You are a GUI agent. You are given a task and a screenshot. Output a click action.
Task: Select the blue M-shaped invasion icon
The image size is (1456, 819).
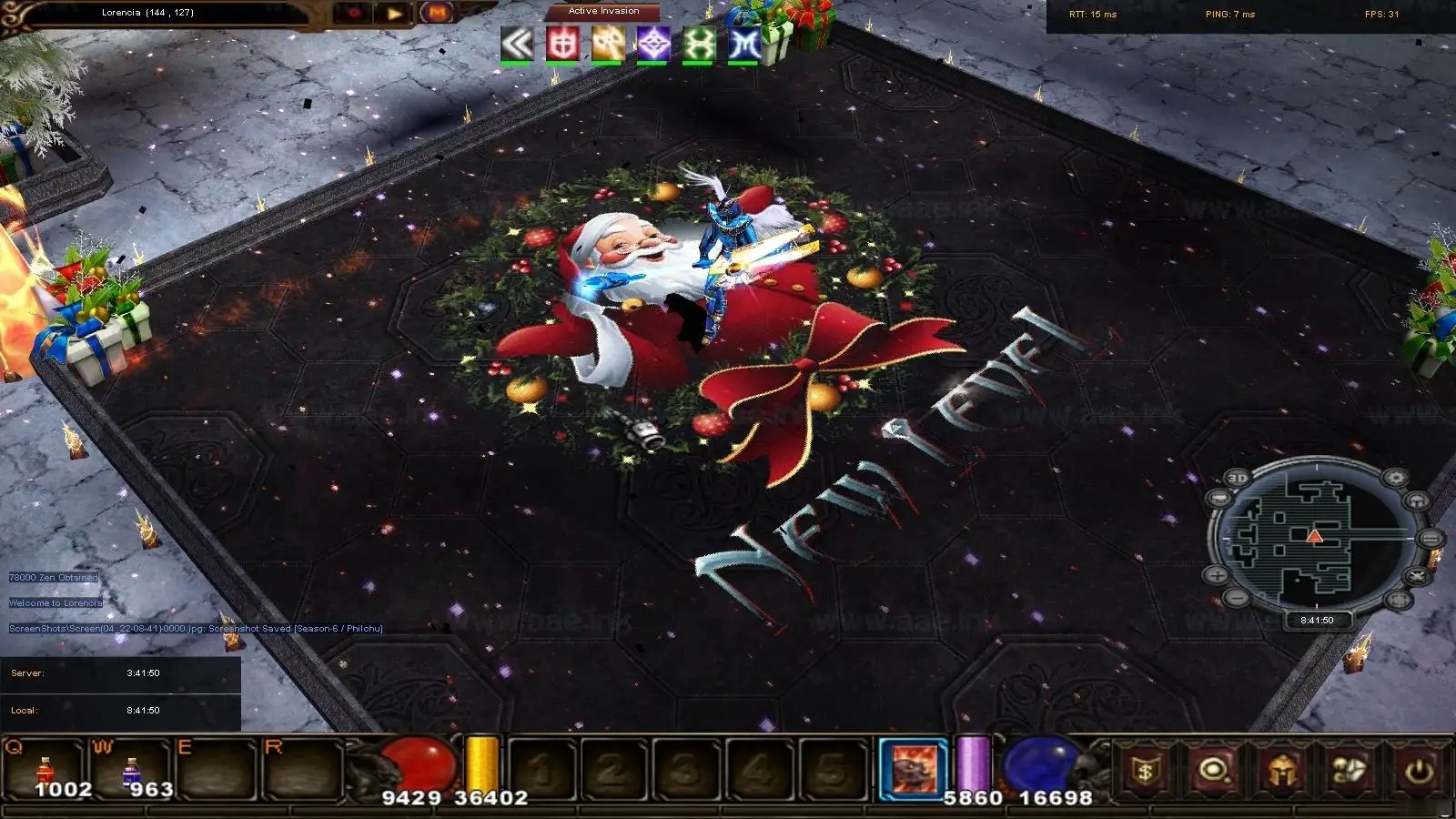point(744,44)
